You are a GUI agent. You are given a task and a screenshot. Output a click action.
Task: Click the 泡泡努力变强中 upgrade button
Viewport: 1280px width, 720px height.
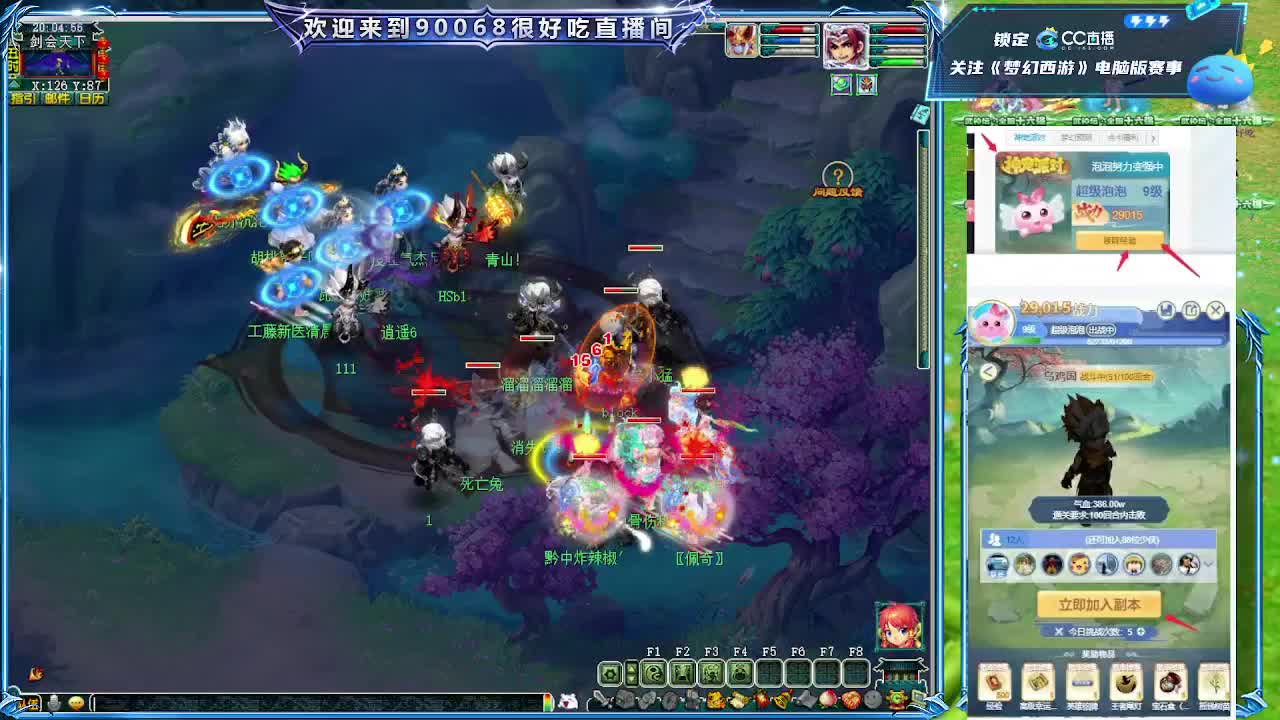pyautogui.click(x=1120, y=239)
